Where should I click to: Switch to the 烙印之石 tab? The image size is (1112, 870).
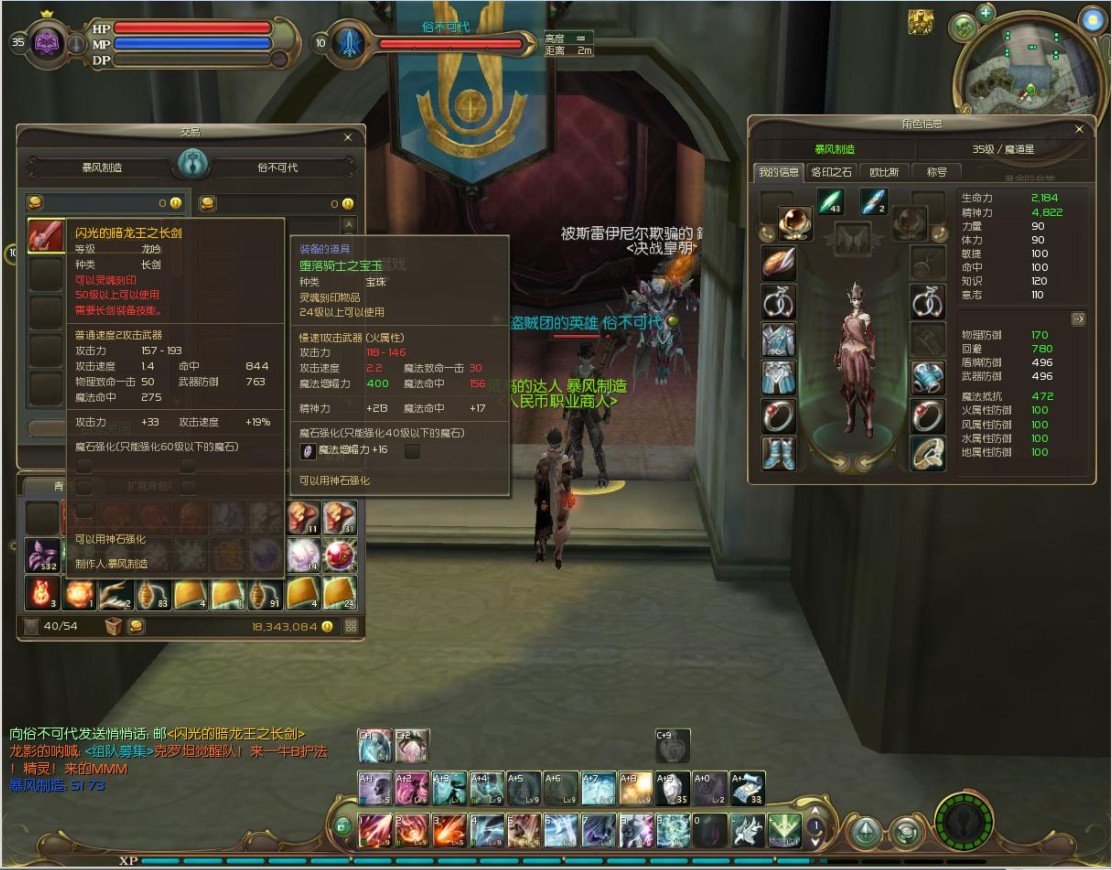[x=831, y=172]
